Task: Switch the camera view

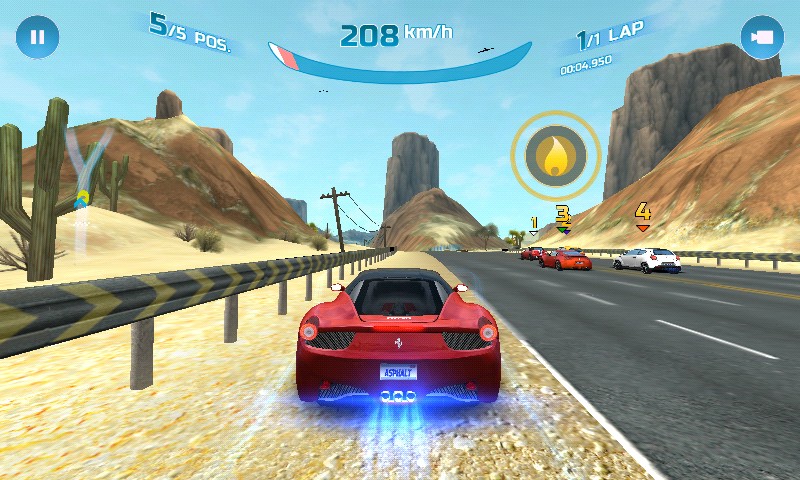Action: 761,38
